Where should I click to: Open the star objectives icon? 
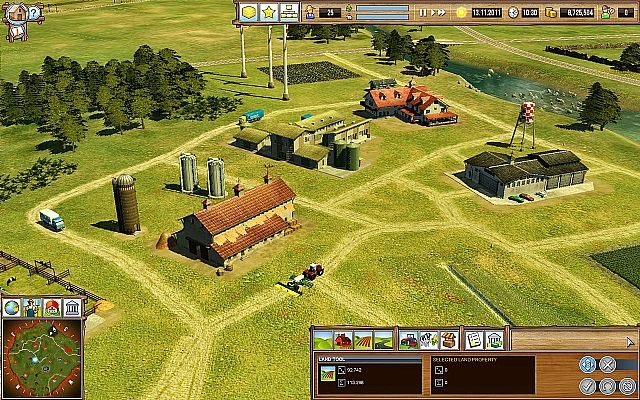(x=269, y=12)
